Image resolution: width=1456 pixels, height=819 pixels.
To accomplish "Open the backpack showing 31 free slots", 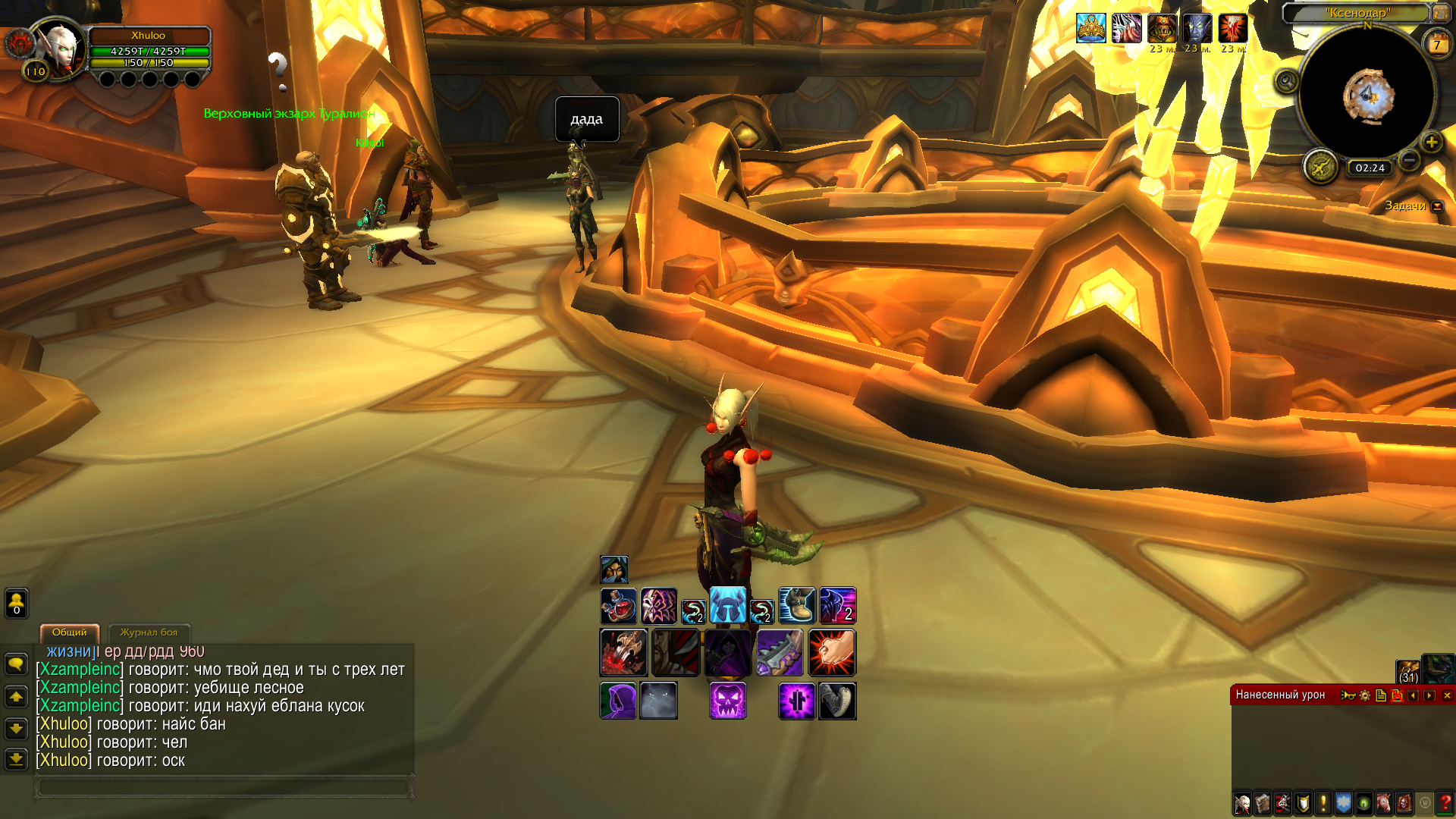I will click(1408, 672).
